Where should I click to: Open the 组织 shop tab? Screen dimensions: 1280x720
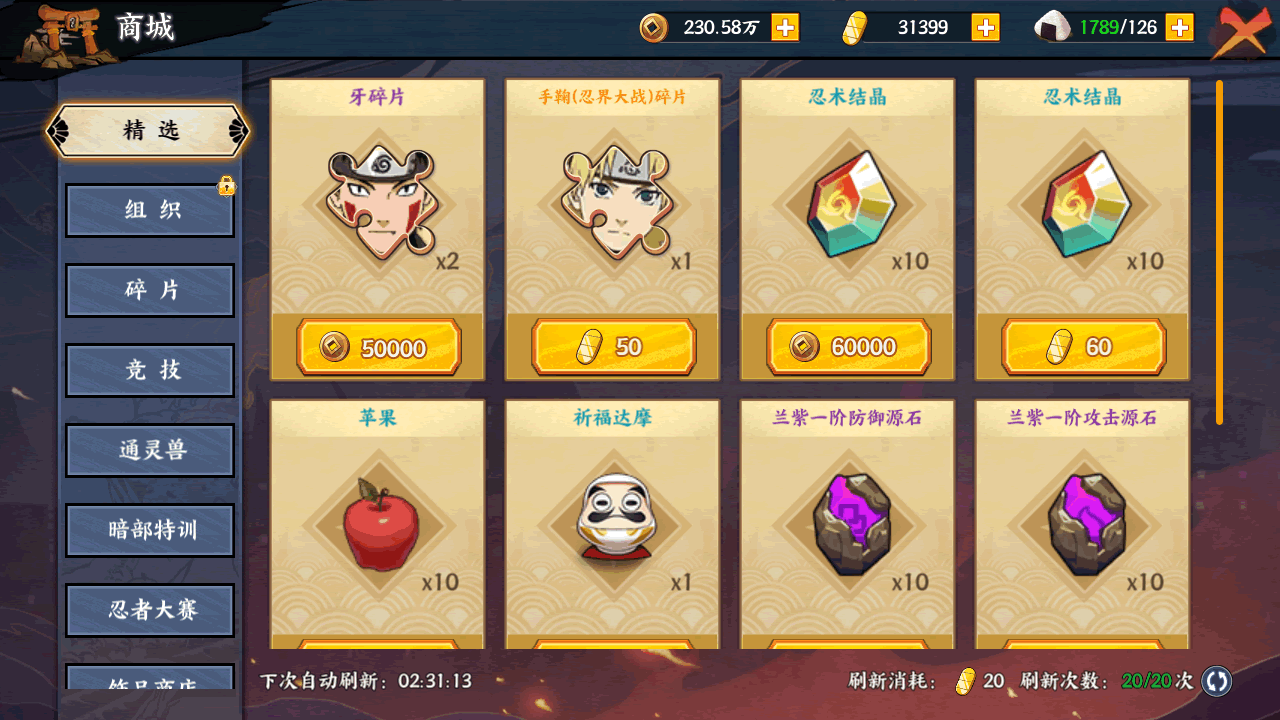point(150,210)
